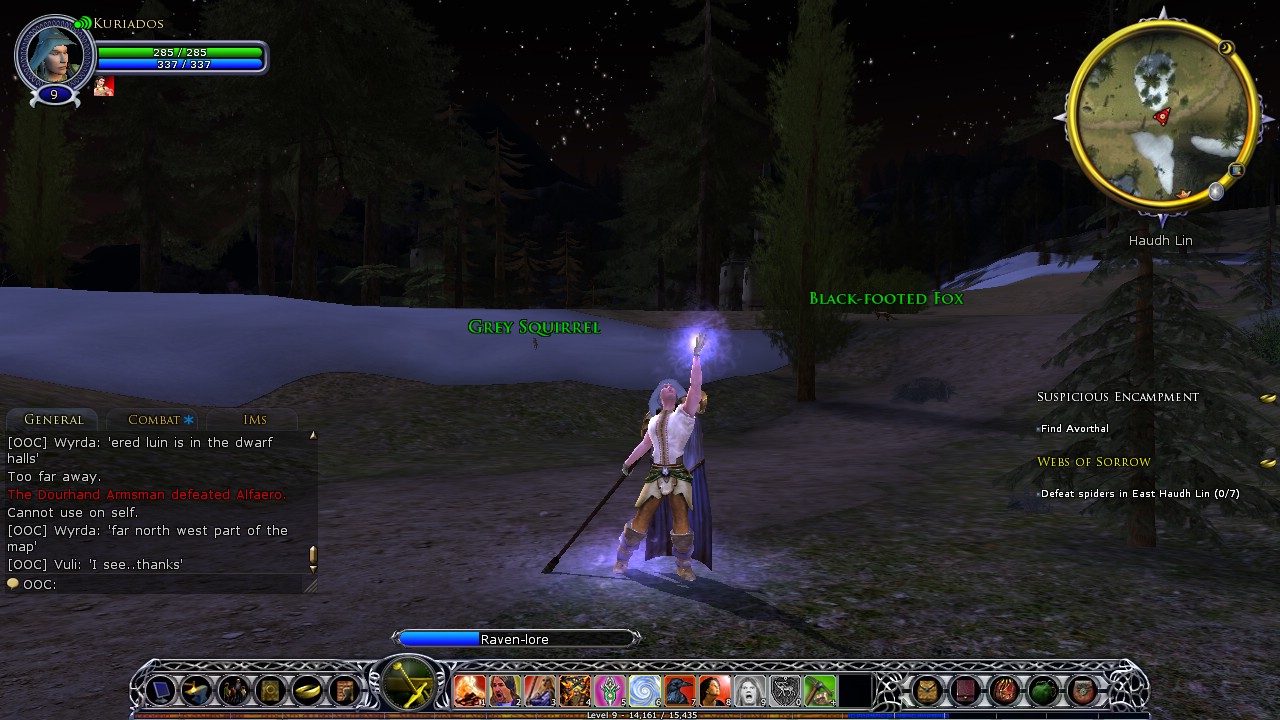This screenshot has height=720, width=1280.
Task: Click the gold ring menu icon
Action: pos(307,690)
